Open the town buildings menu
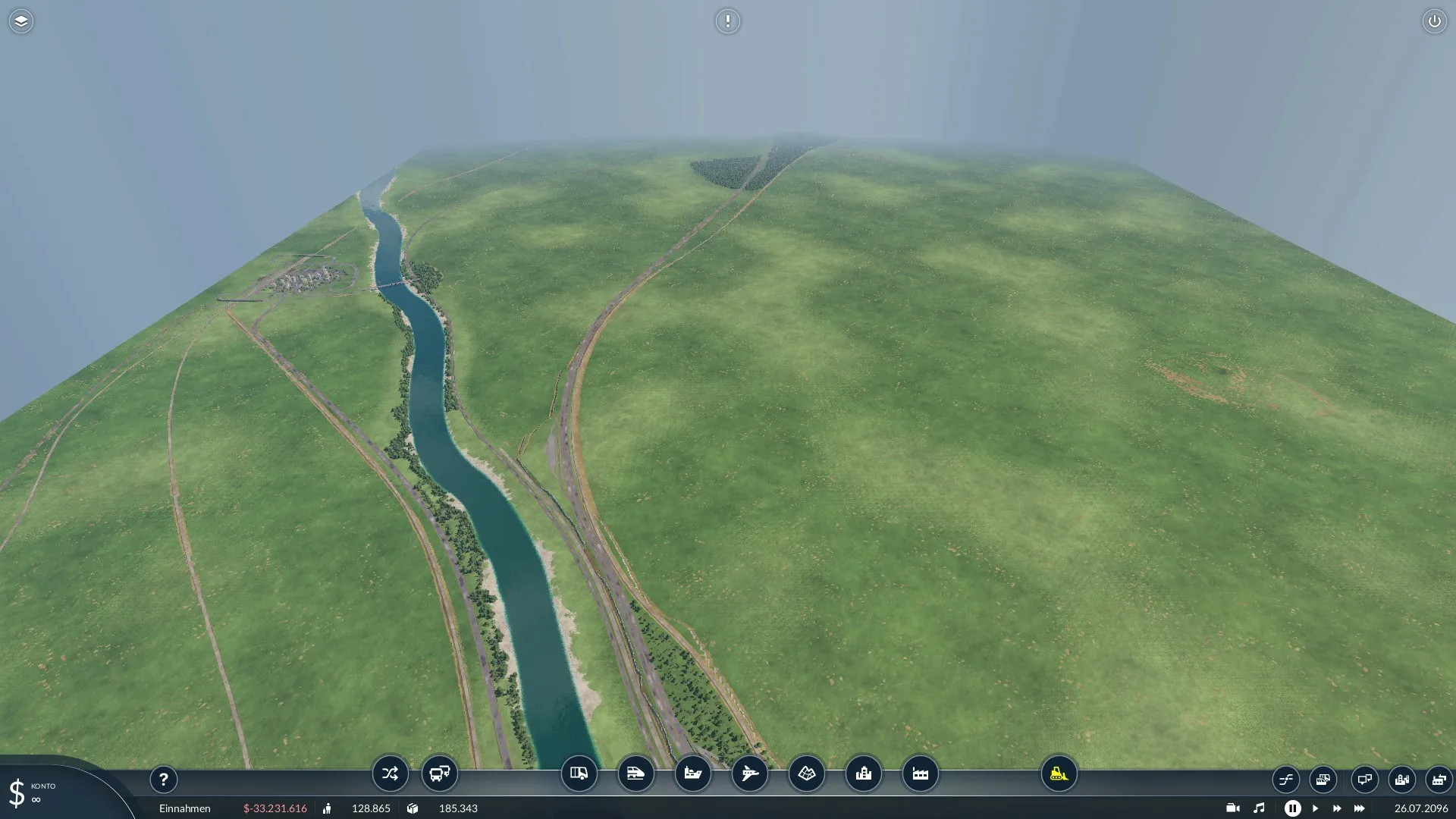The image size is (1456, 819). (864, 773)
